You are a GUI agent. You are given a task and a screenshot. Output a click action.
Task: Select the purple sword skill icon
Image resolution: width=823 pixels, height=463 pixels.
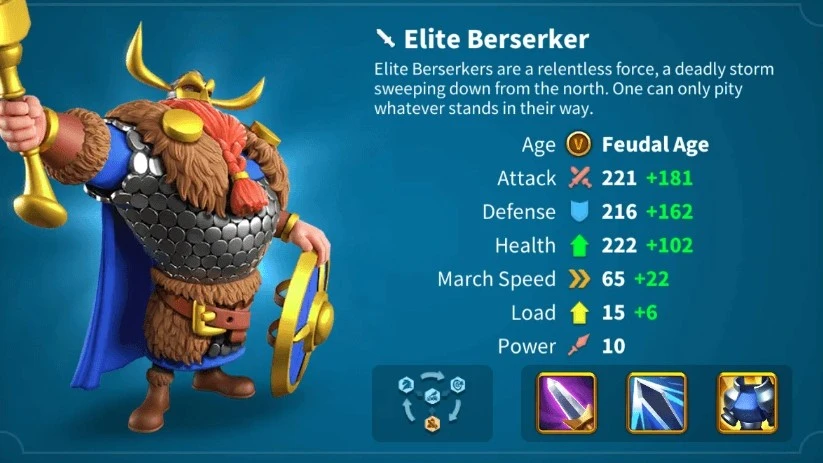pyautogui.click(x=566, y=402)
